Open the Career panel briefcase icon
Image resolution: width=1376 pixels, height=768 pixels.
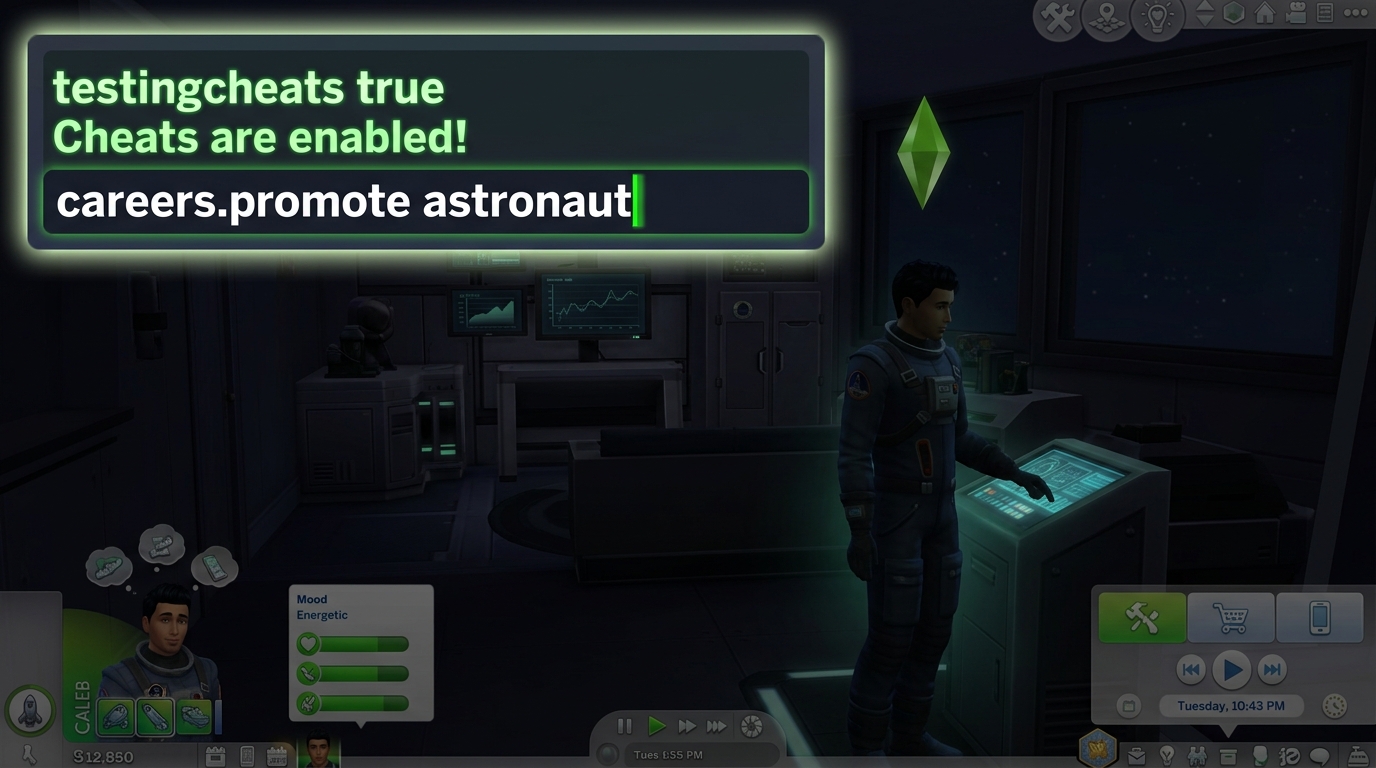tap(1136, 756)
